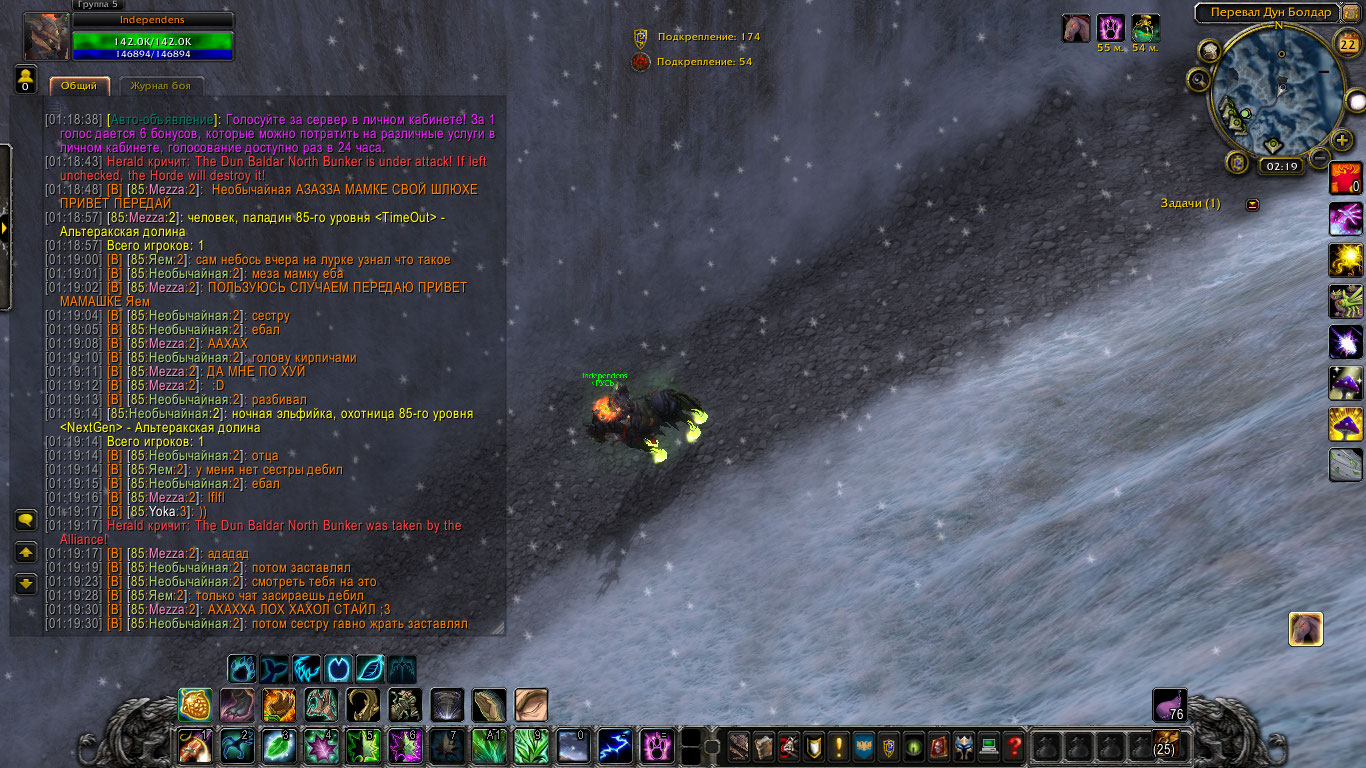This screenshot has width=1366, height=768.
Task: Open the quest log exclamation mark icon
Action: click(837, 745)
